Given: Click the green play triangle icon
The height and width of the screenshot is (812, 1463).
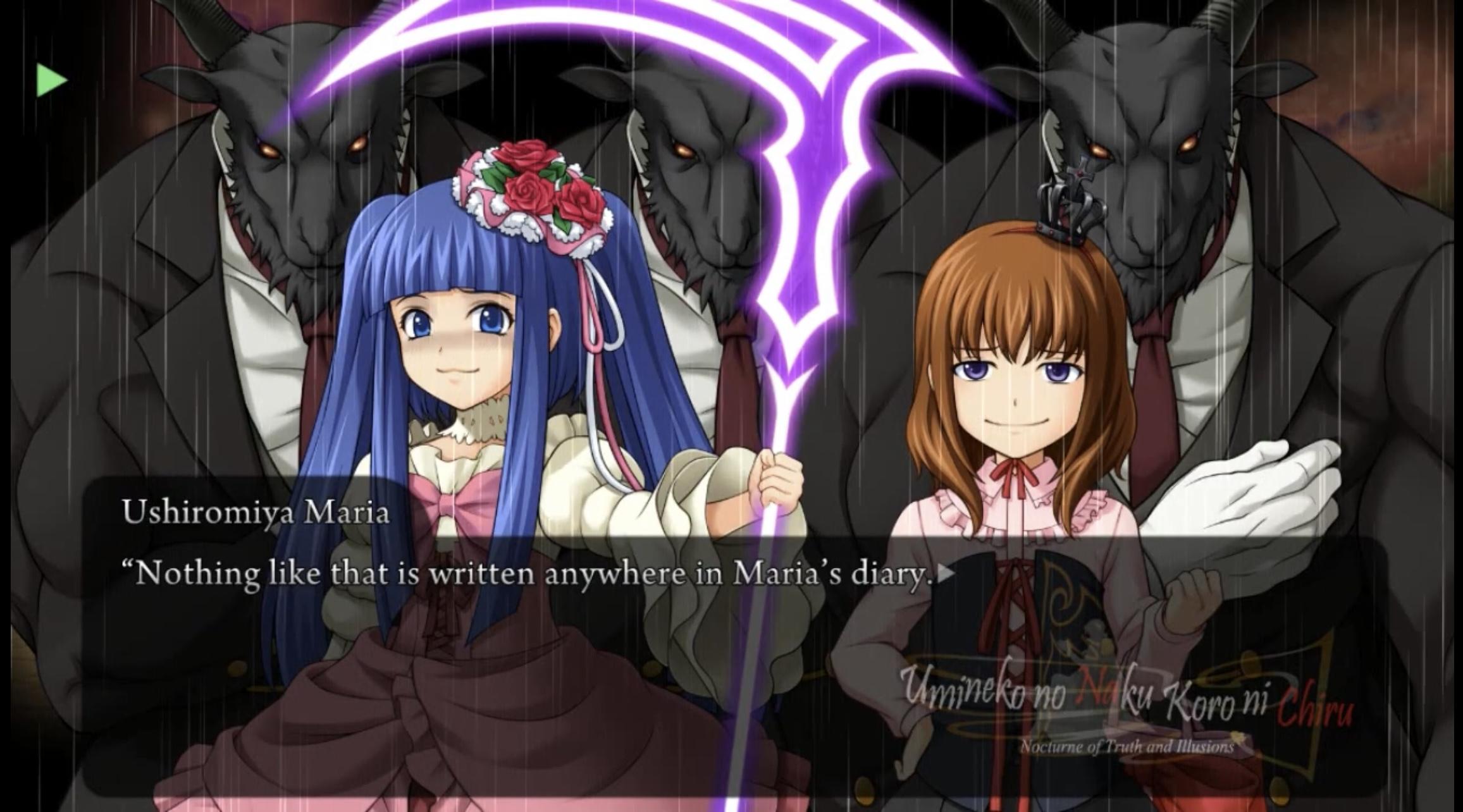Looking at the screenshot, I should point(51,80).
